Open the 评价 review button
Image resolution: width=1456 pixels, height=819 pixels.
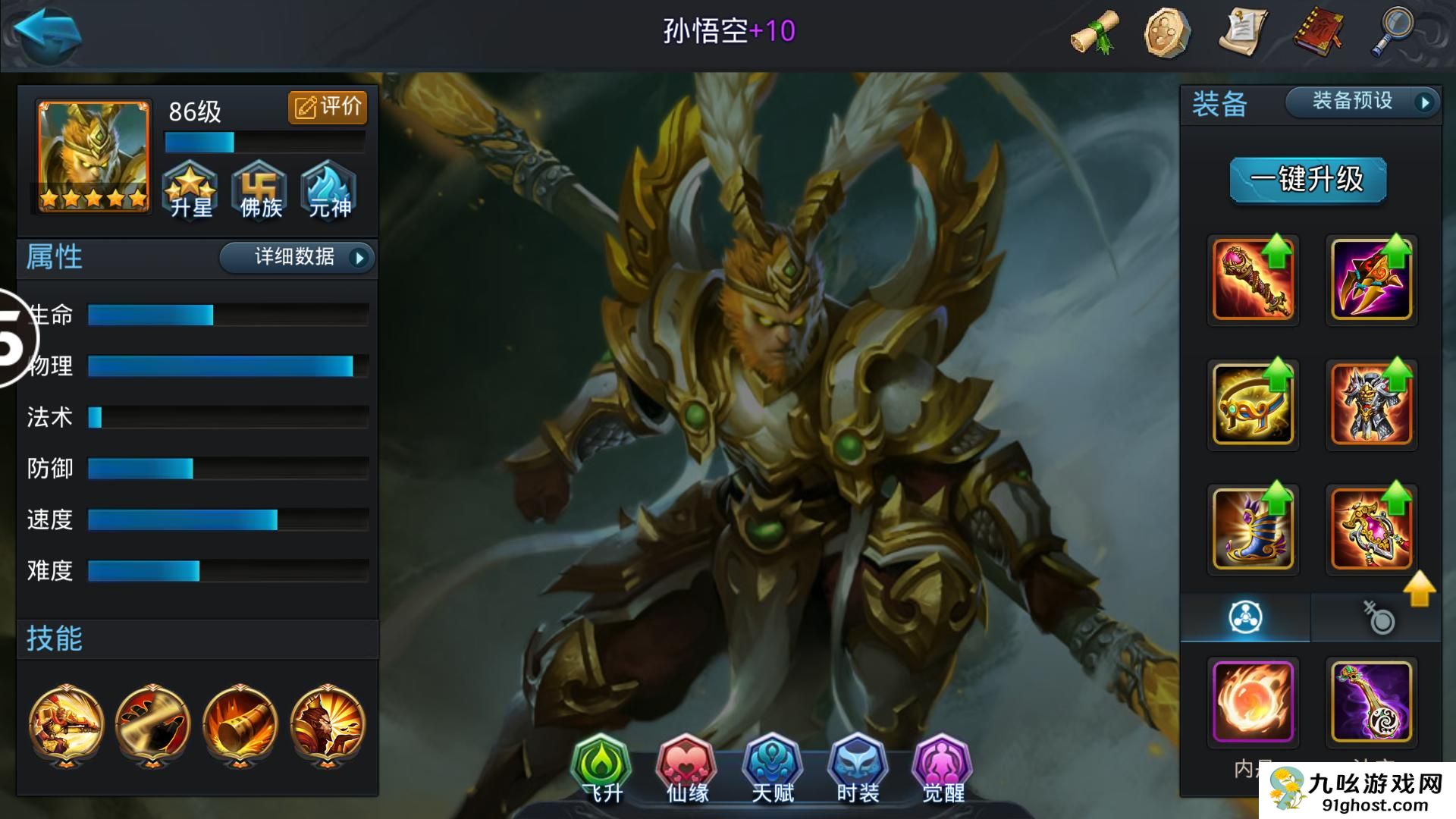(328, 107)
